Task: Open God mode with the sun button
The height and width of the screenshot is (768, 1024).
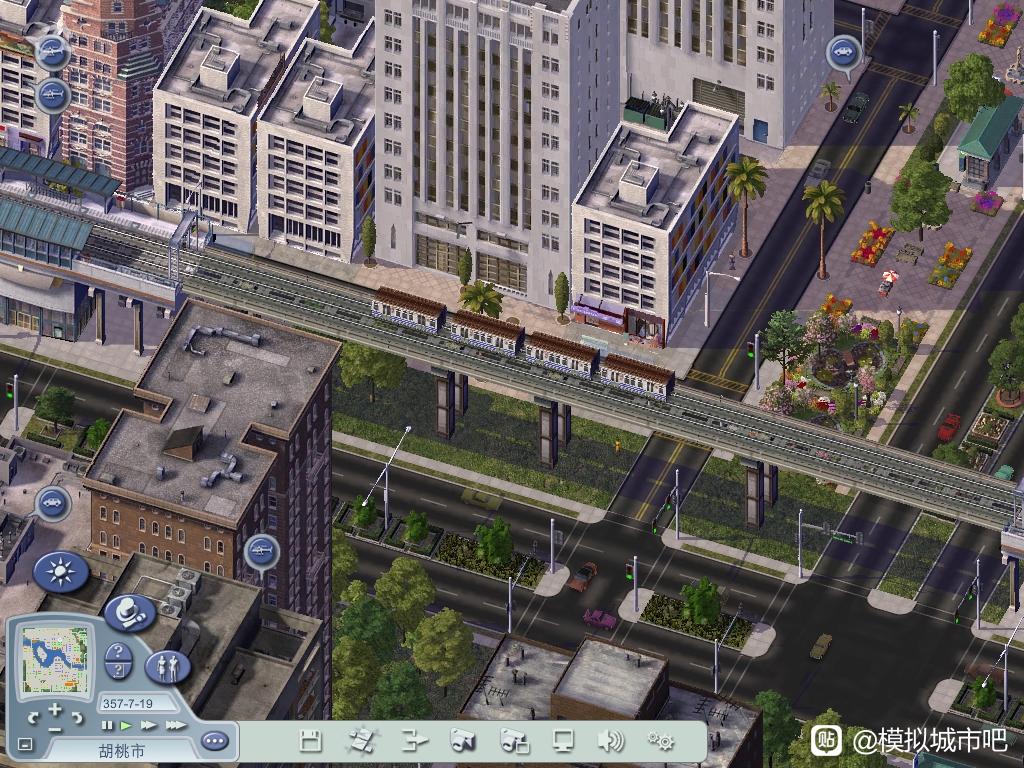Action: [61, 572]
